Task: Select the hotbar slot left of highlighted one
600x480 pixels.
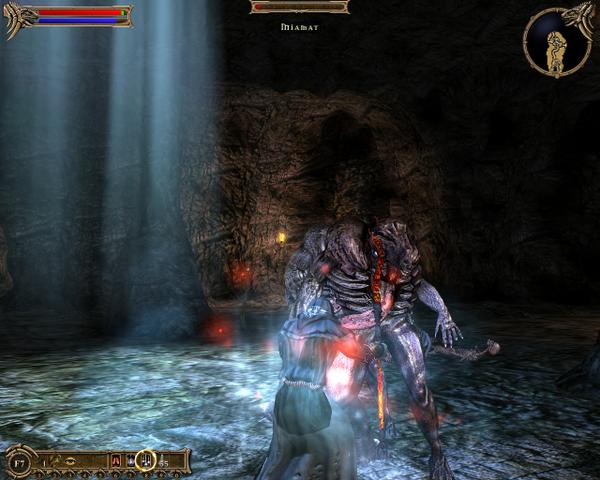Action: 130,461
